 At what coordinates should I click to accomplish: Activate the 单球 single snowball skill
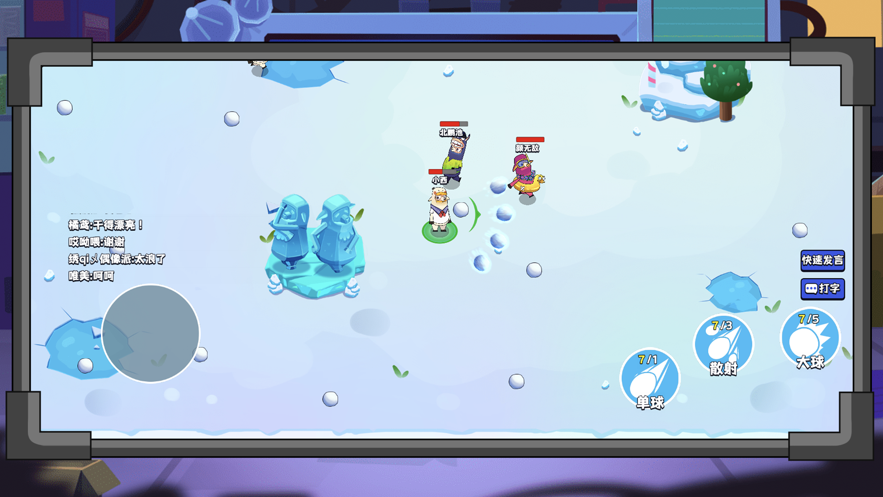click(650, 379)
